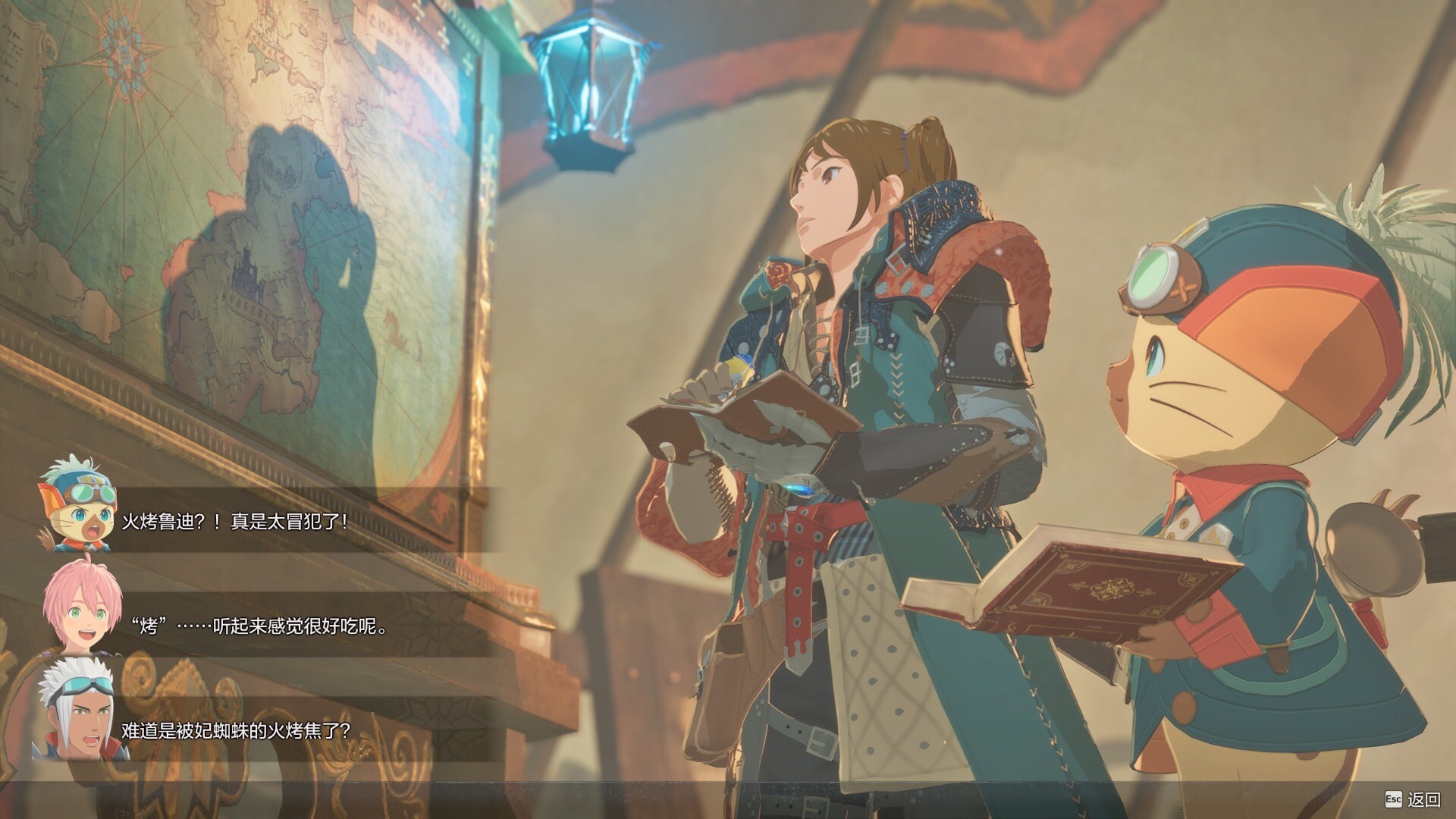
Task: Choose the pink-haired character's log line
Action: [x=258, y=626]
